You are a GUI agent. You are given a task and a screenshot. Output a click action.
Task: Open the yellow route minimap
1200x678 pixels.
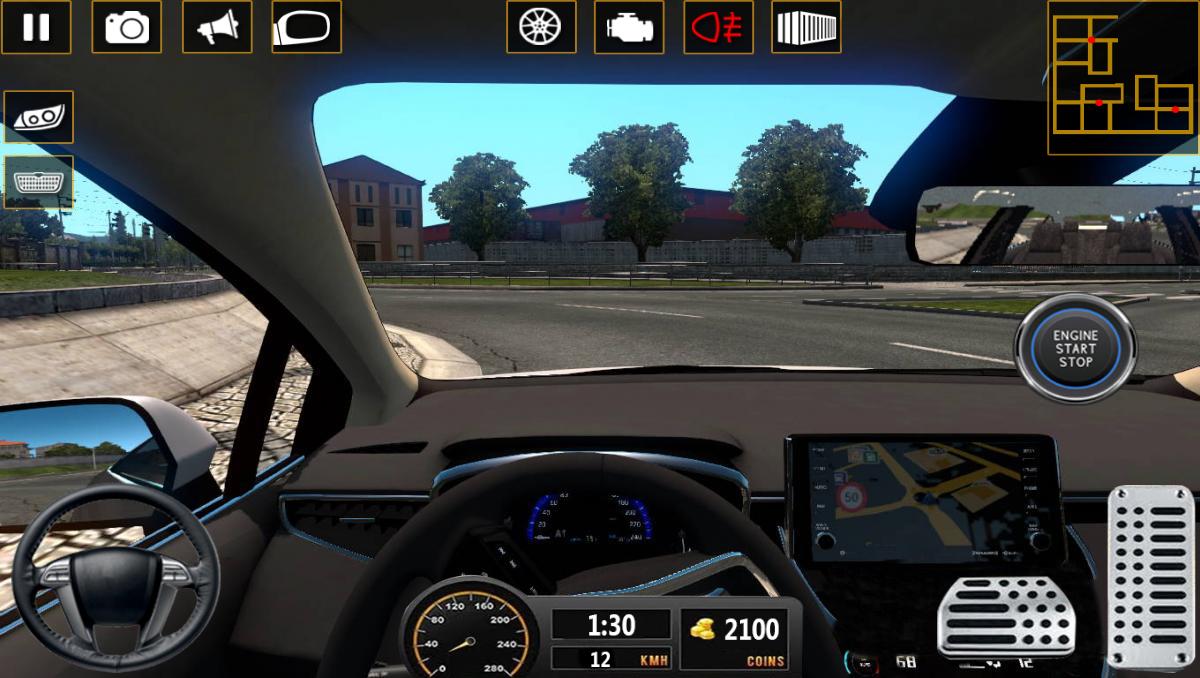(x=1122, y=78)
